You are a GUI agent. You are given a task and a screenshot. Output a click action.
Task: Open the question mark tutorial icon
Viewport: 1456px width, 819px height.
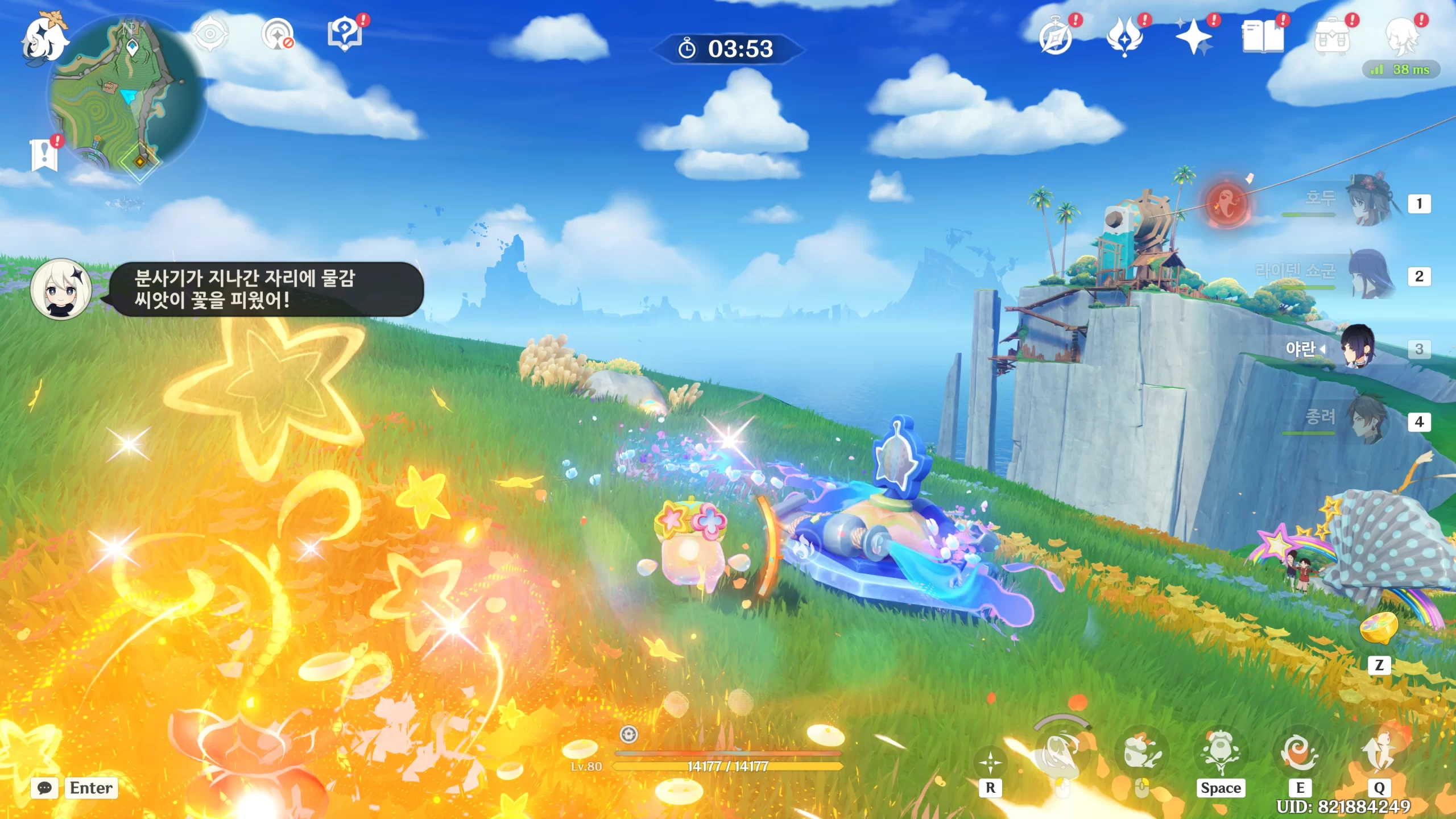345,34
